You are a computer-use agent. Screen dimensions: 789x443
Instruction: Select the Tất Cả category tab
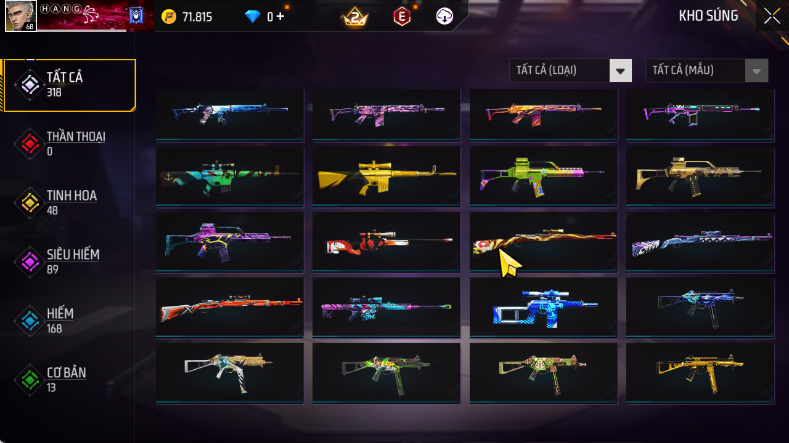coord(68,84)
